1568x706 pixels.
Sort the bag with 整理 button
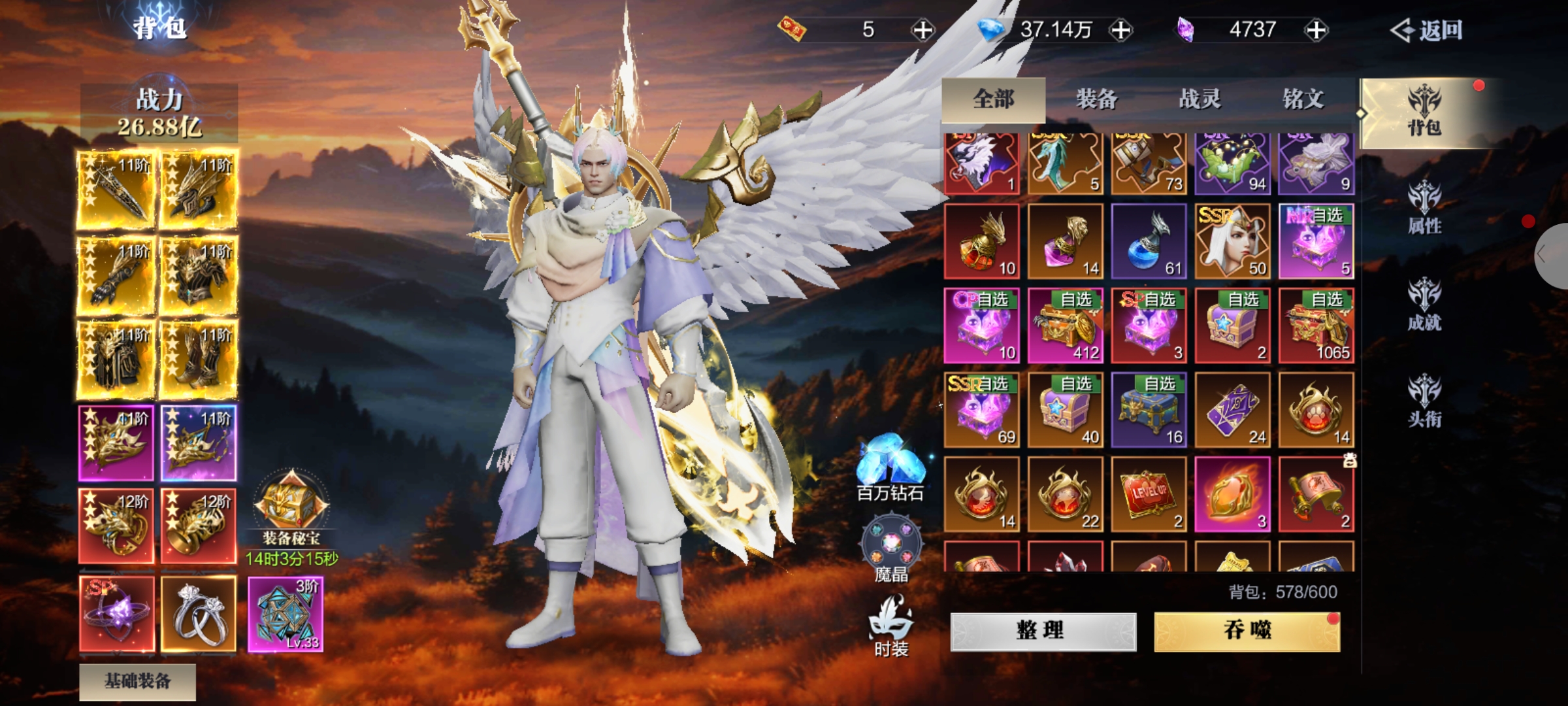point(1043,631)
